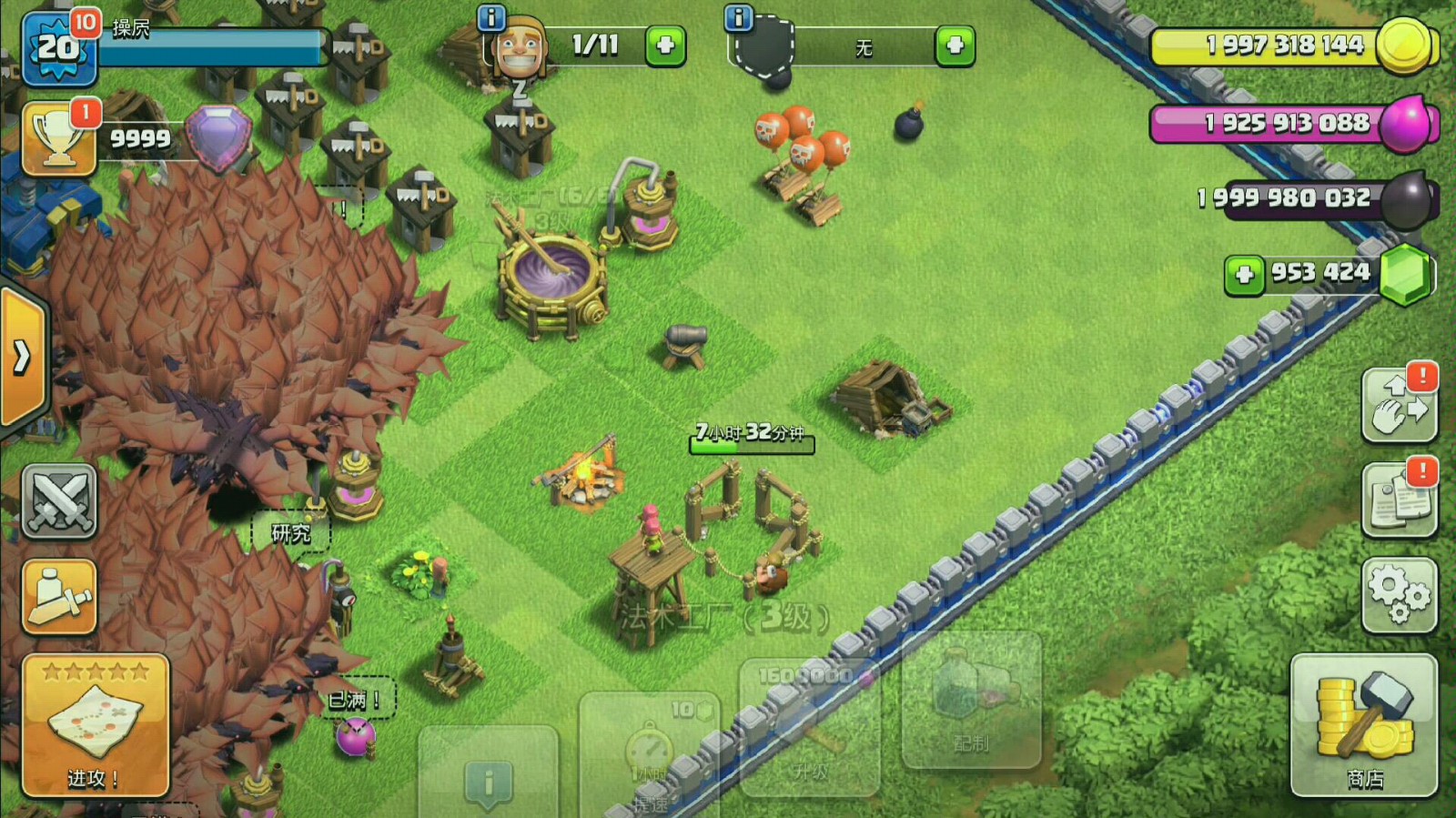The height and width of the screenshot is (818, 1456).
Task: Open the player level 20 profile badge
Action: pos(58,47)
